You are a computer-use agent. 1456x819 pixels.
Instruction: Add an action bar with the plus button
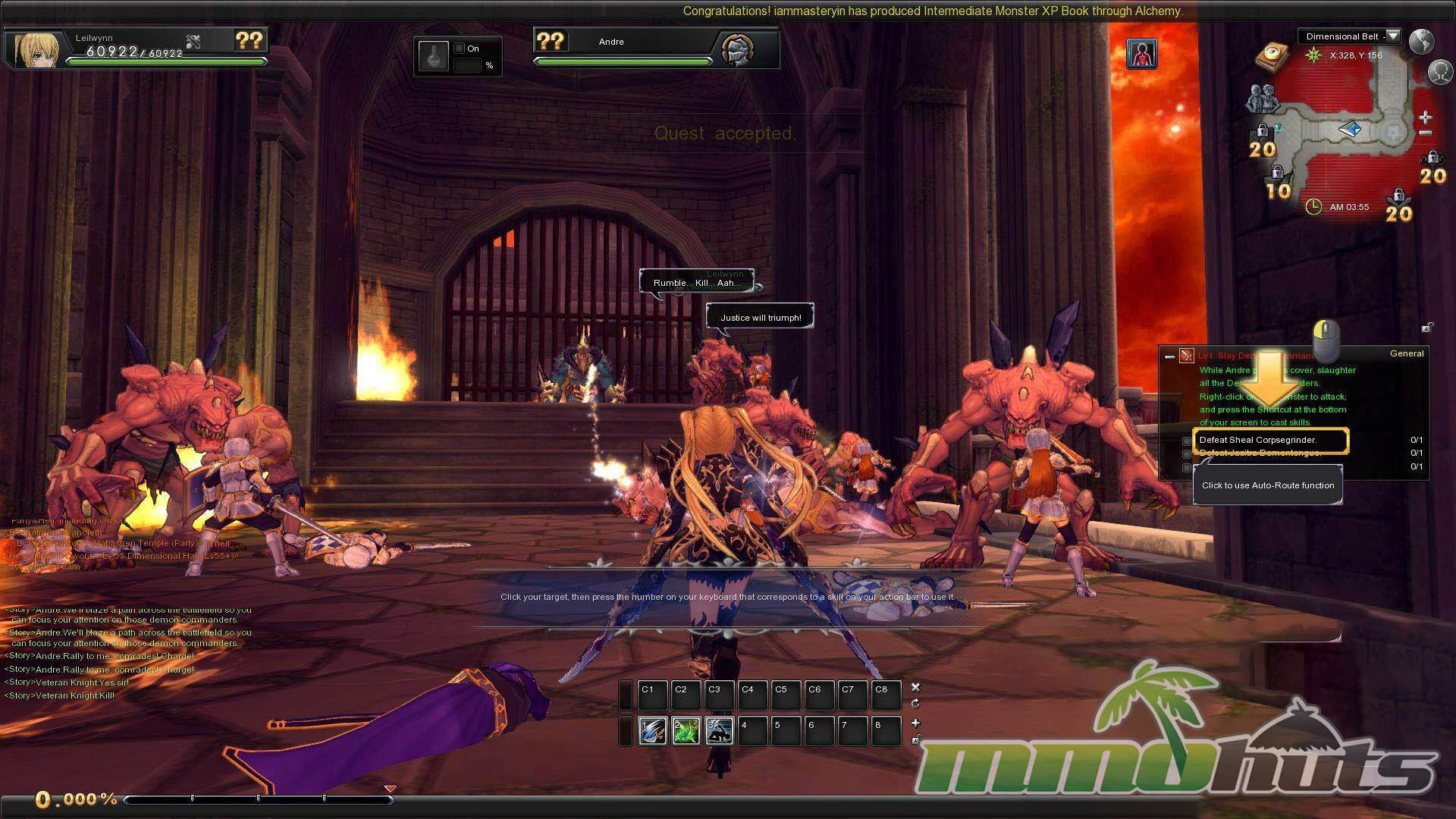(x=915, y=723)
